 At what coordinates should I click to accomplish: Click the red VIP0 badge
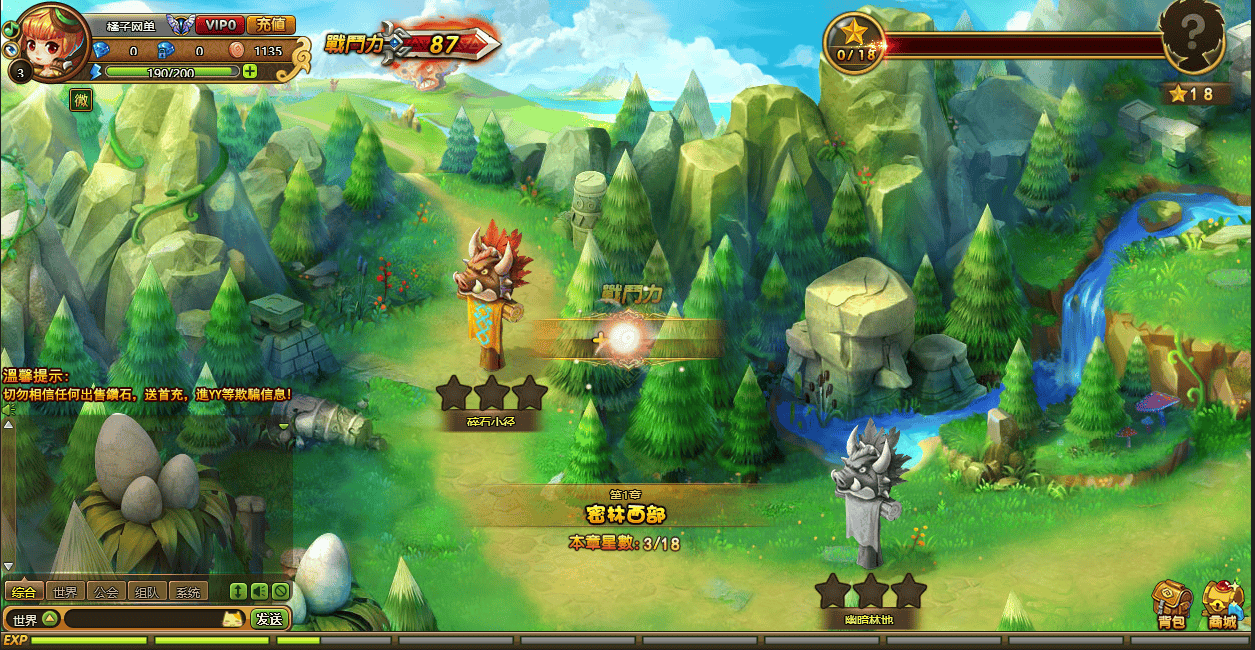[219, 25]
